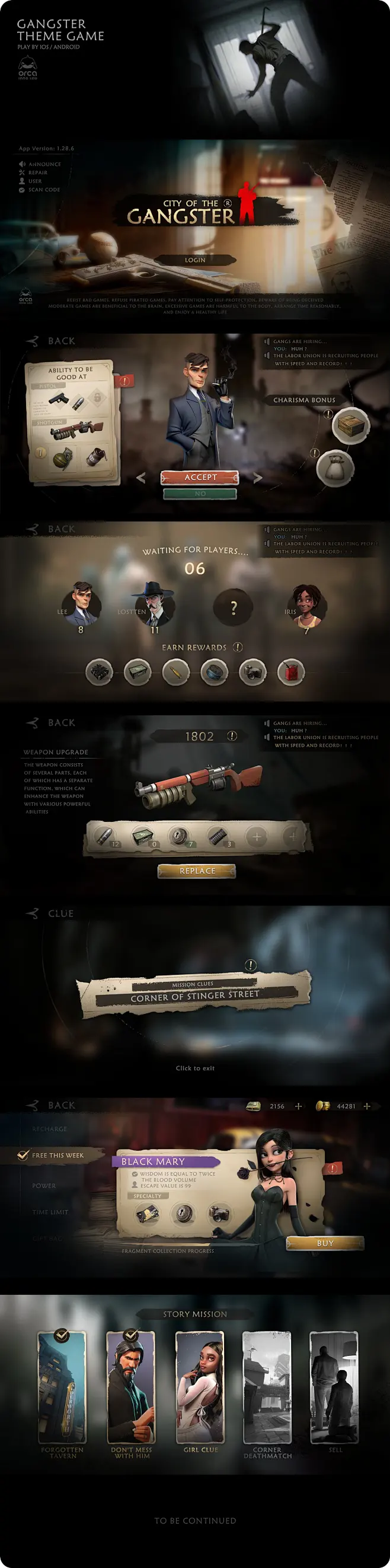Click the LOGIN button
The width and height of the screenshot is (390, 1568).
coord(196,260)
